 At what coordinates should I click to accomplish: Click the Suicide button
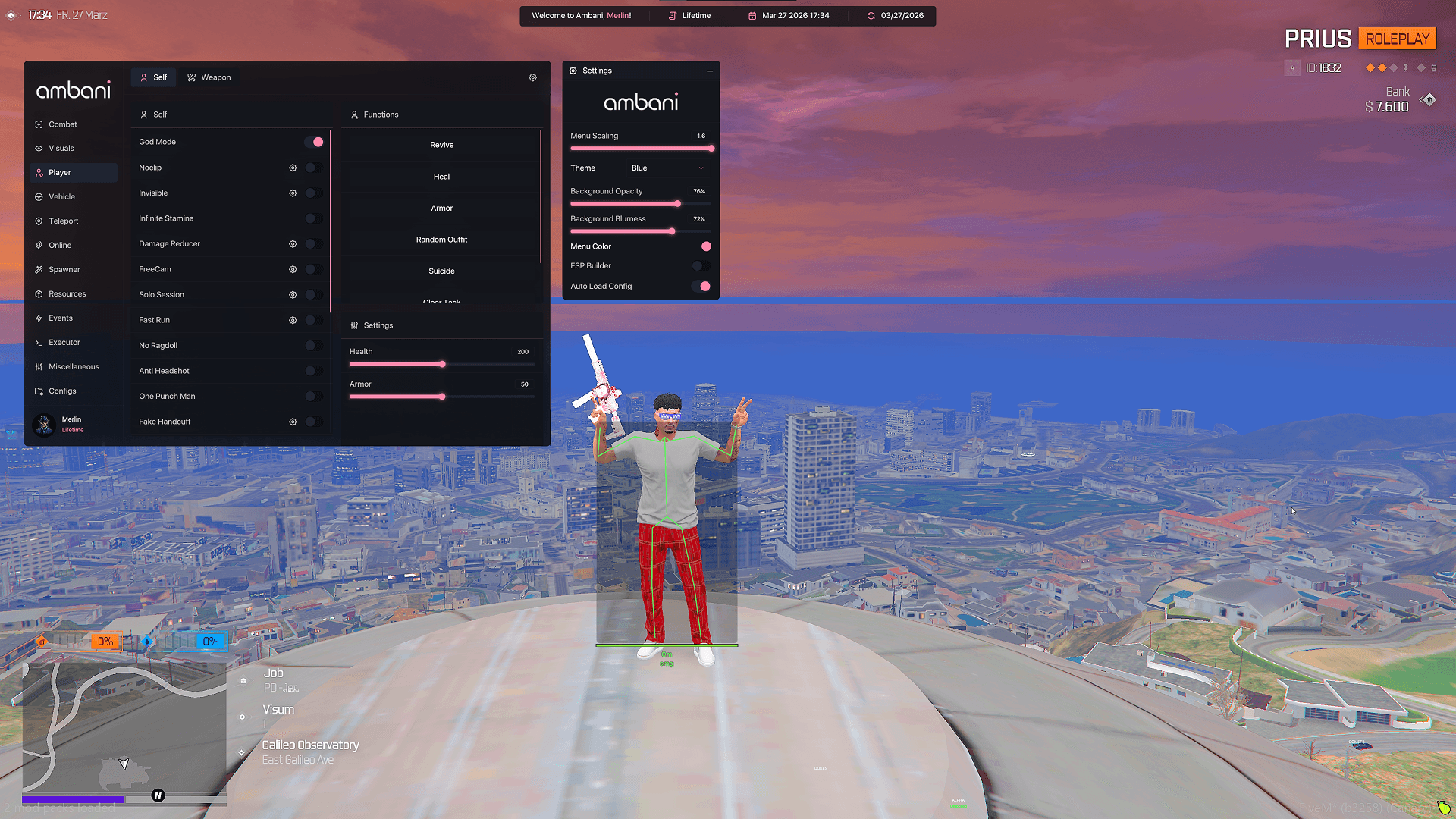point(441,271)
